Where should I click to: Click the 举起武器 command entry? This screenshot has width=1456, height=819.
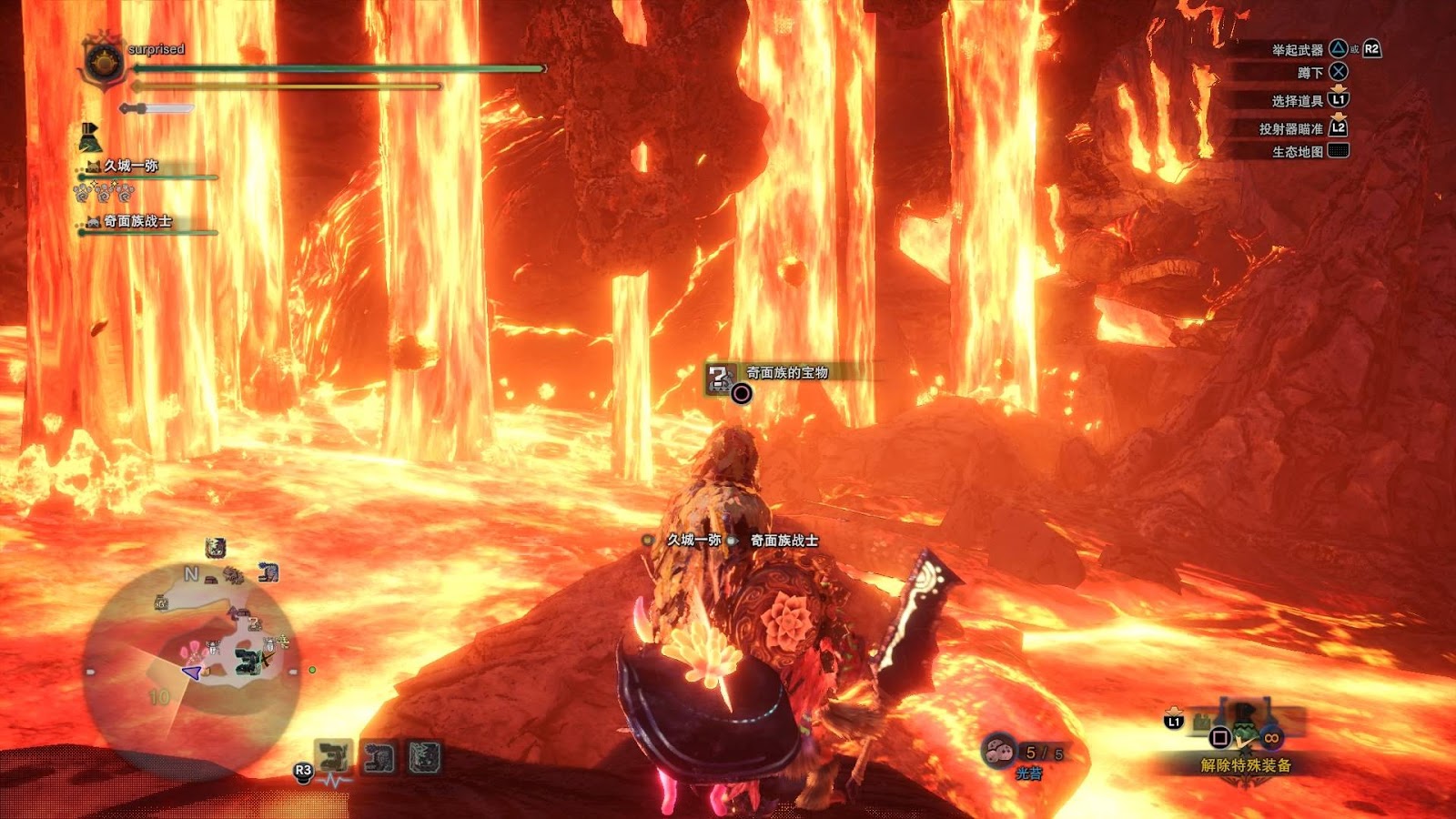pos(1298,50)
